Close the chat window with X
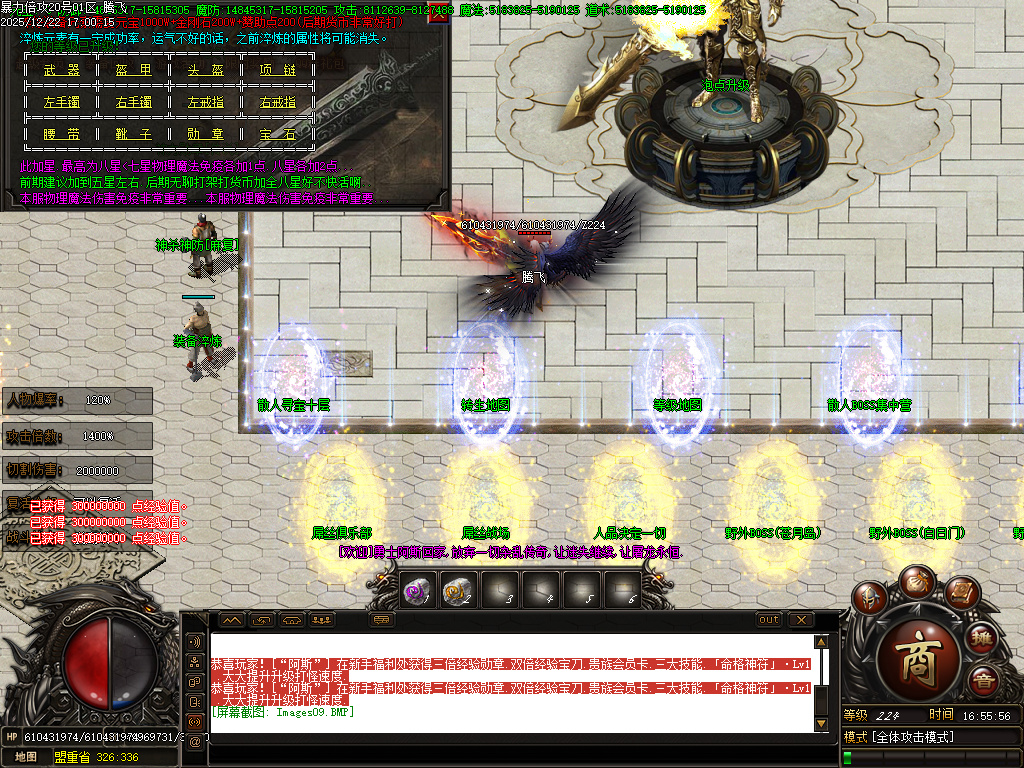 coord(799,620)
